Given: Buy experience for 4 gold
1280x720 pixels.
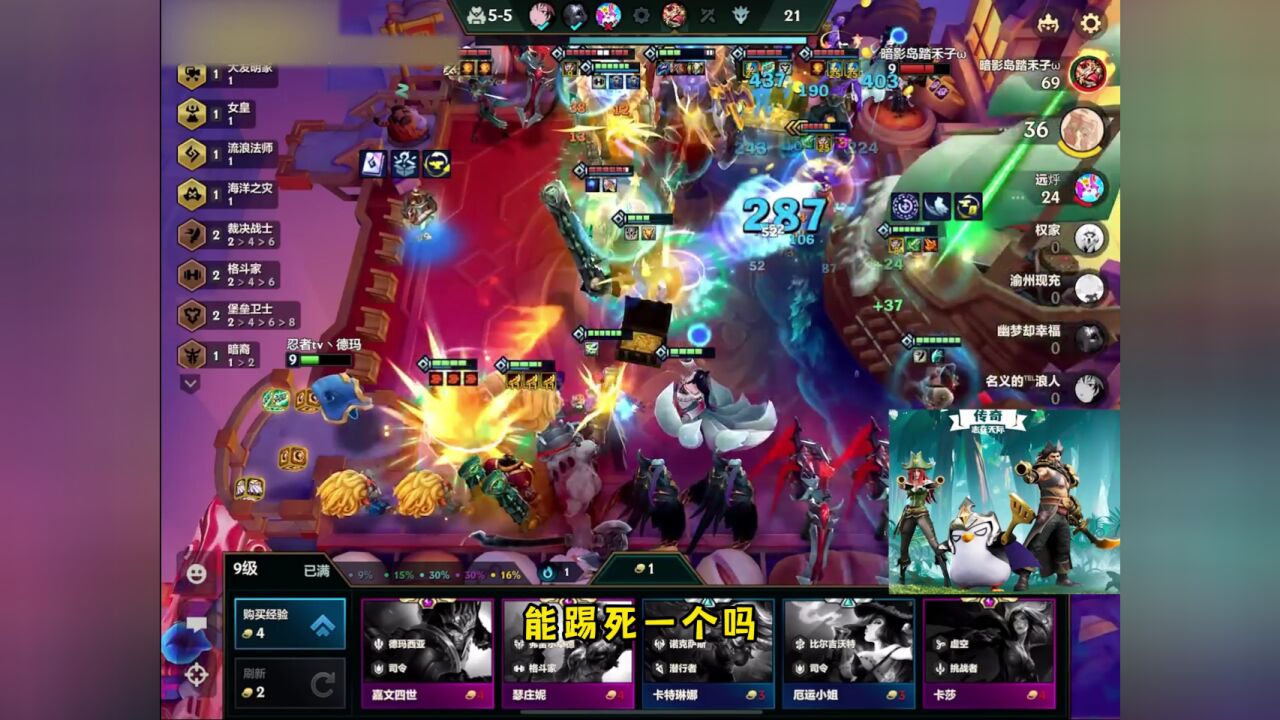Looking at the screenshot, I should (x=290, y=624).
